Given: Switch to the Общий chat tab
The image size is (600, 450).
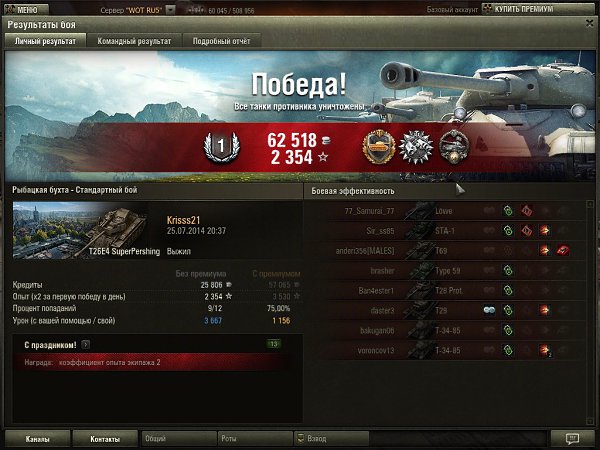Looking at the screenshot, I should click(x=176, y=438).
